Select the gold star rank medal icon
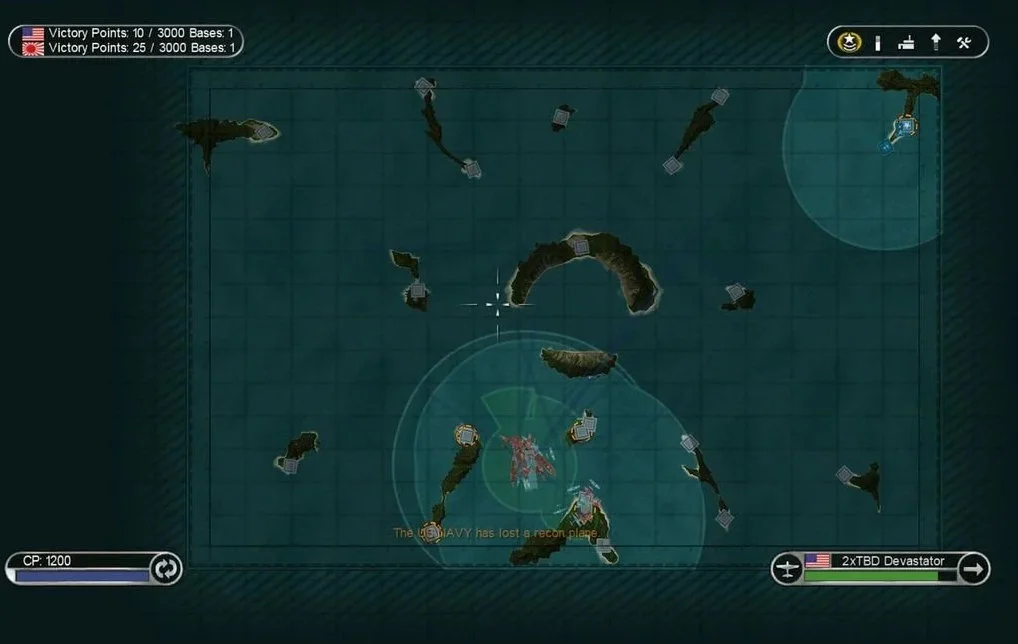Screen dimensions: 1018x644 coord(850,42)
